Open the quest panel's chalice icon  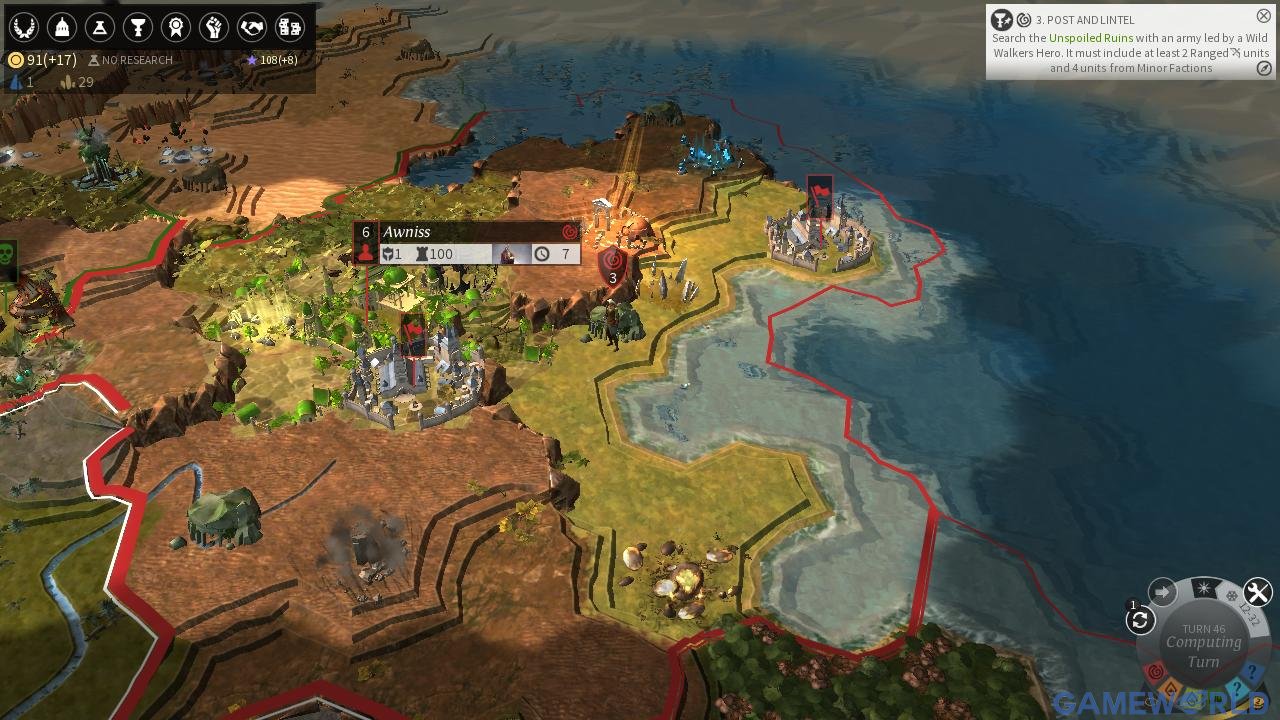(x=1001, y=20)
